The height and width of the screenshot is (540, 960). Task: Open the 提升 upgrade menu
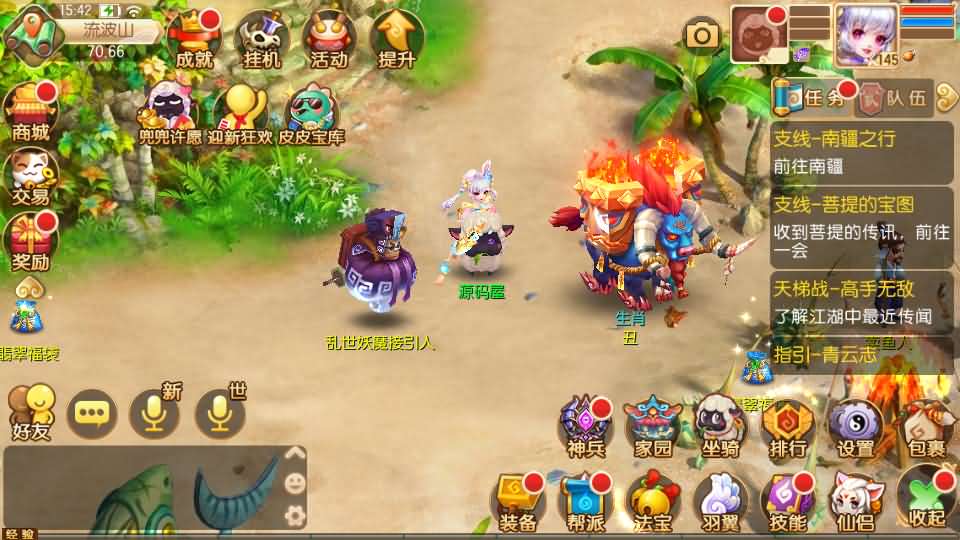396,40
